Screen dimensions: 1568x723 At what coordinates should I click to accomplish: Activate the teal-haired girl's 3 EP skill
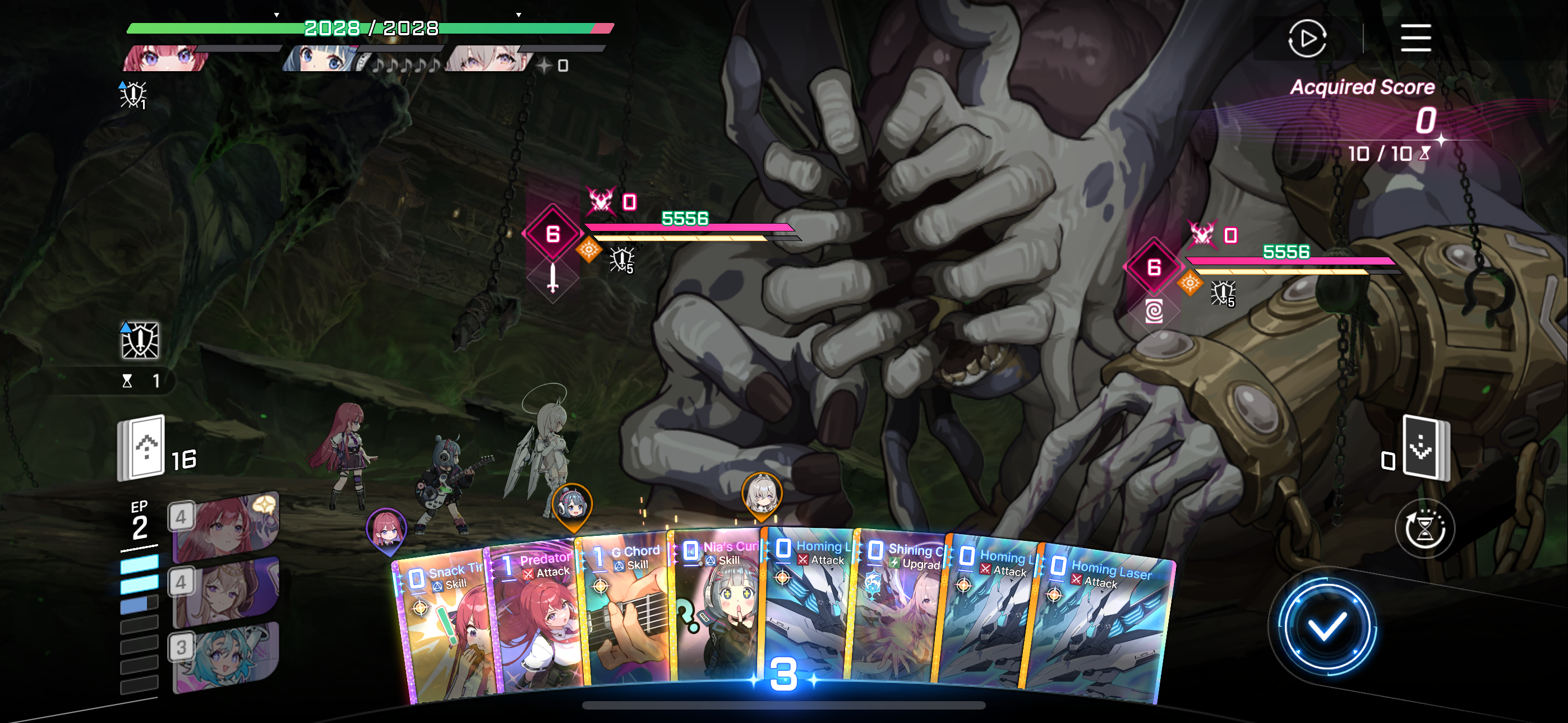[x=227, y=657]
